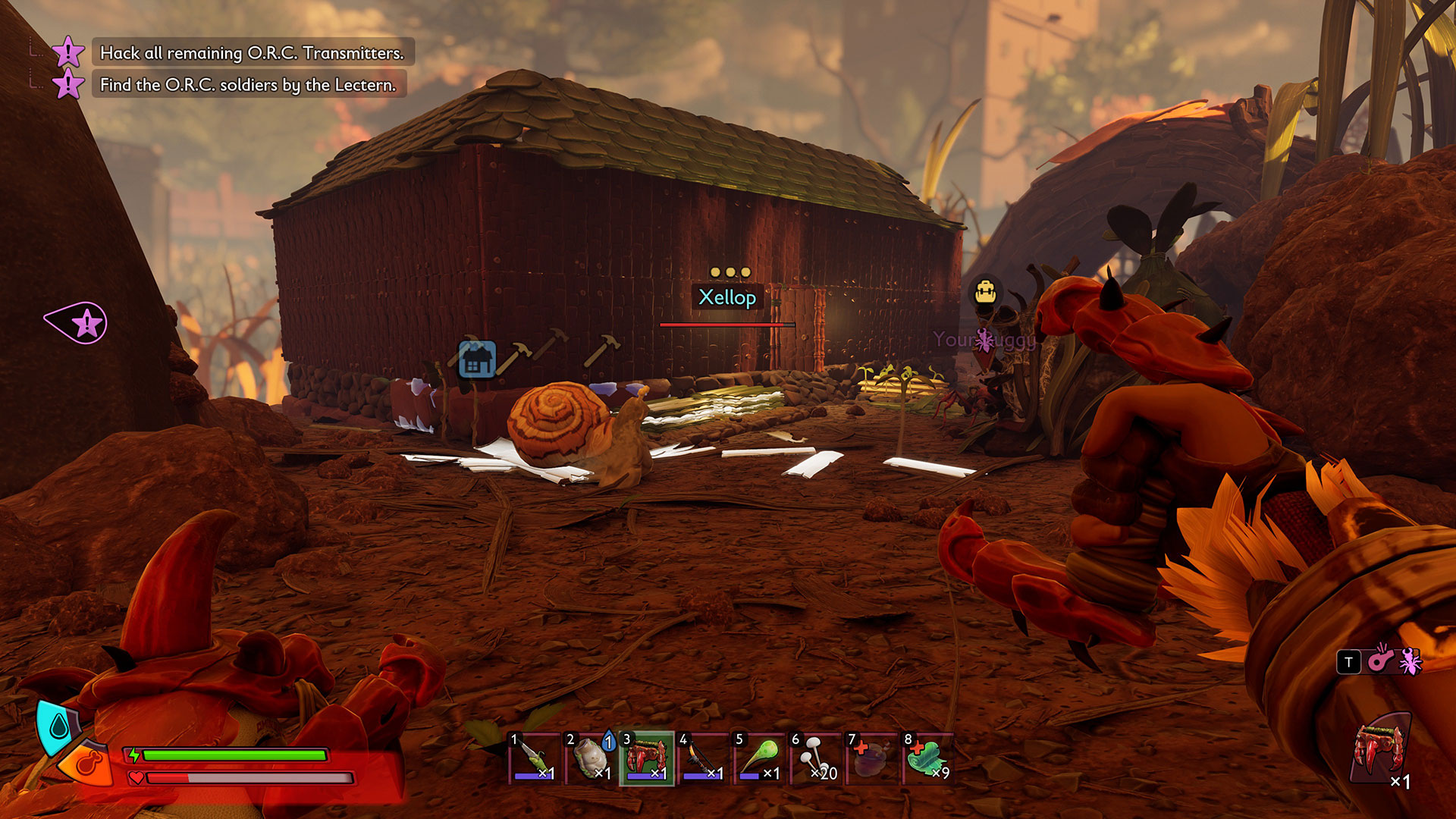1456x819 pixels.
Task: Select the green spotted club in slot 5
Action: [759, 759]
